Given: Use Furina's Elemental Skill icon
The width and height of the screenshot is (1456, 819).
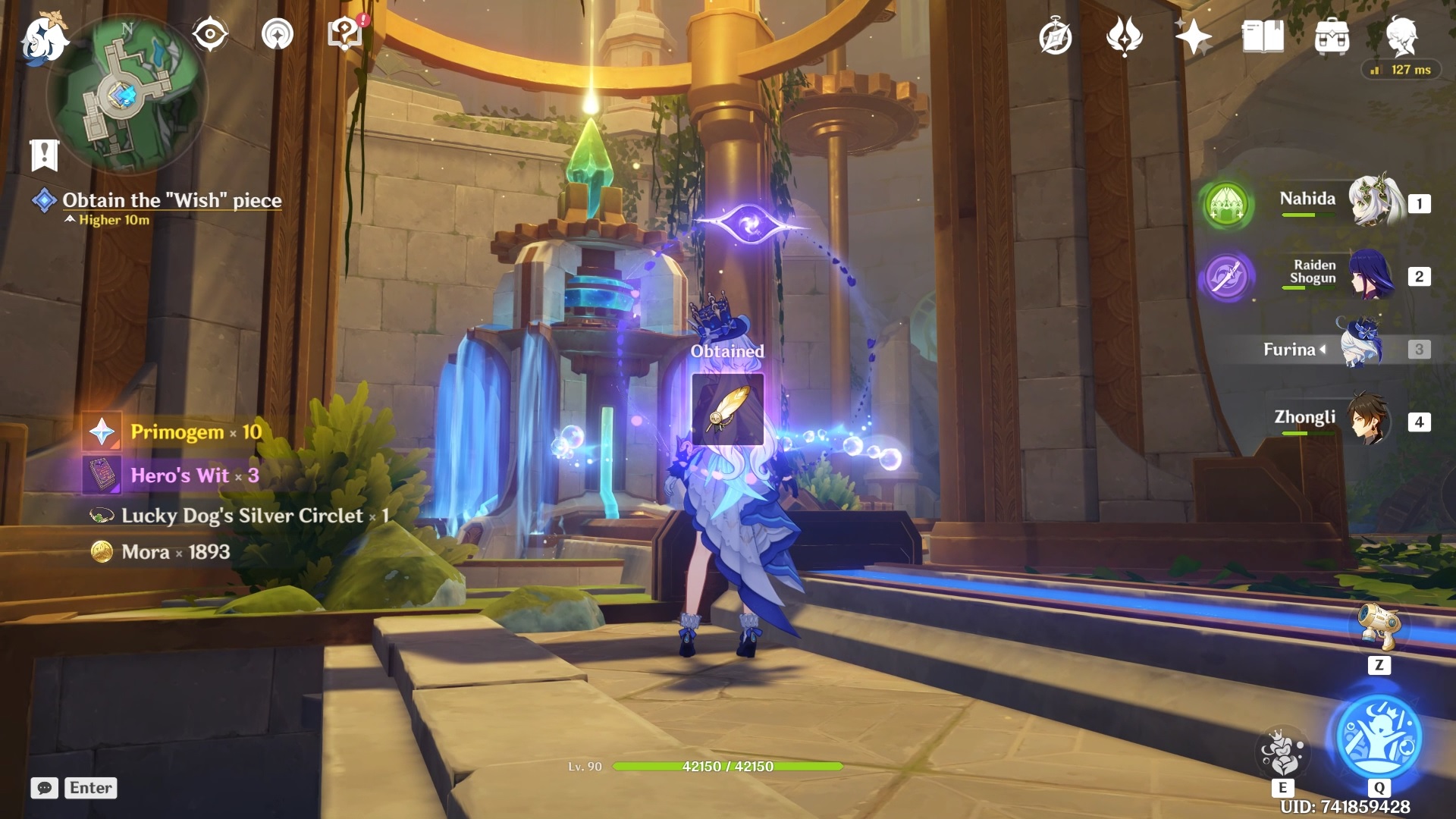Looking at the screenshot, I should pos(1282,752).
